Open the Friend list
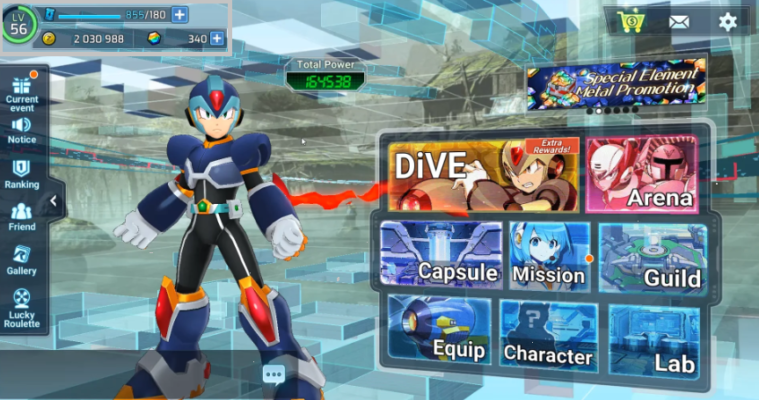The image size is (759, 400). tap(22, 218)
